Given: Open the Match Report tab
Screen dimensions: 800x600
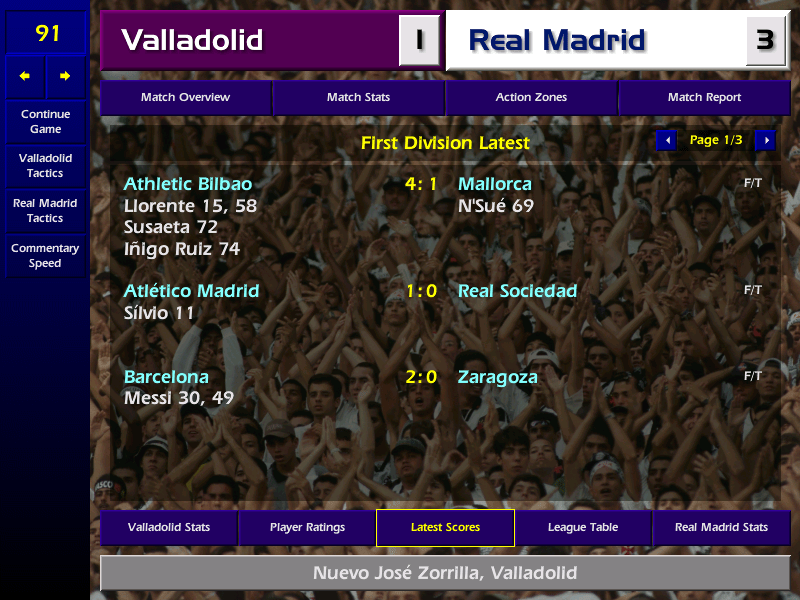Looking at the screenshot, I should point(704,98).
